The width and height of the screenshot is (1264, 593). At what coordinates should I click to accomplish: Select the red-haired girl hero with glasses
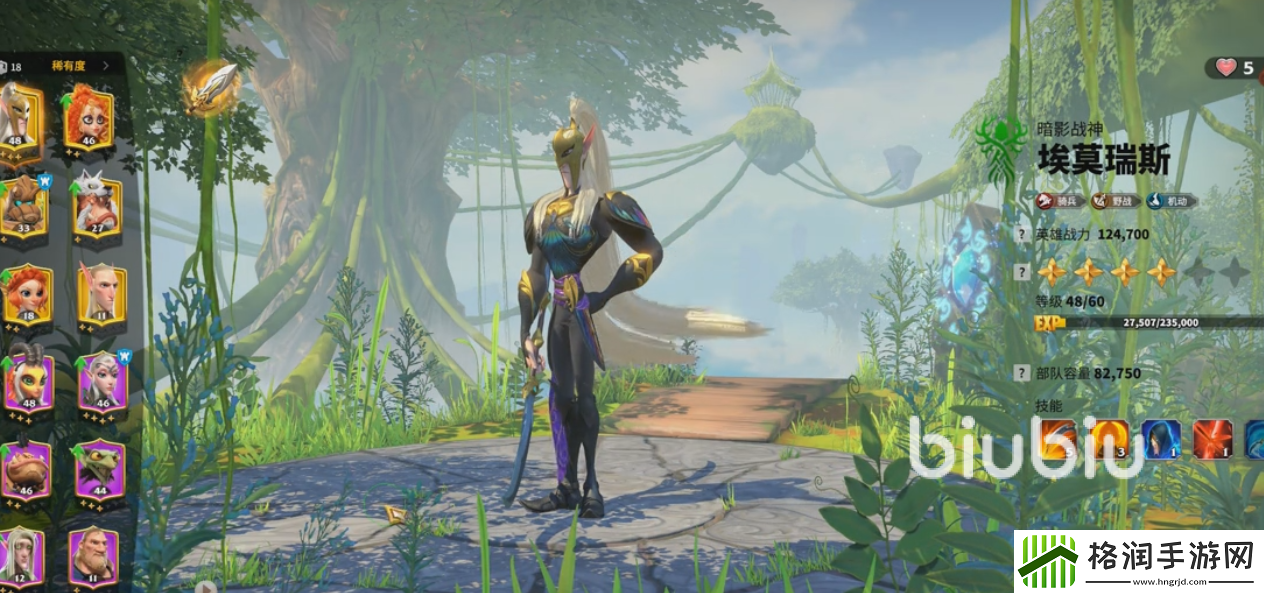pyautogui.click(x=88, y=116)
